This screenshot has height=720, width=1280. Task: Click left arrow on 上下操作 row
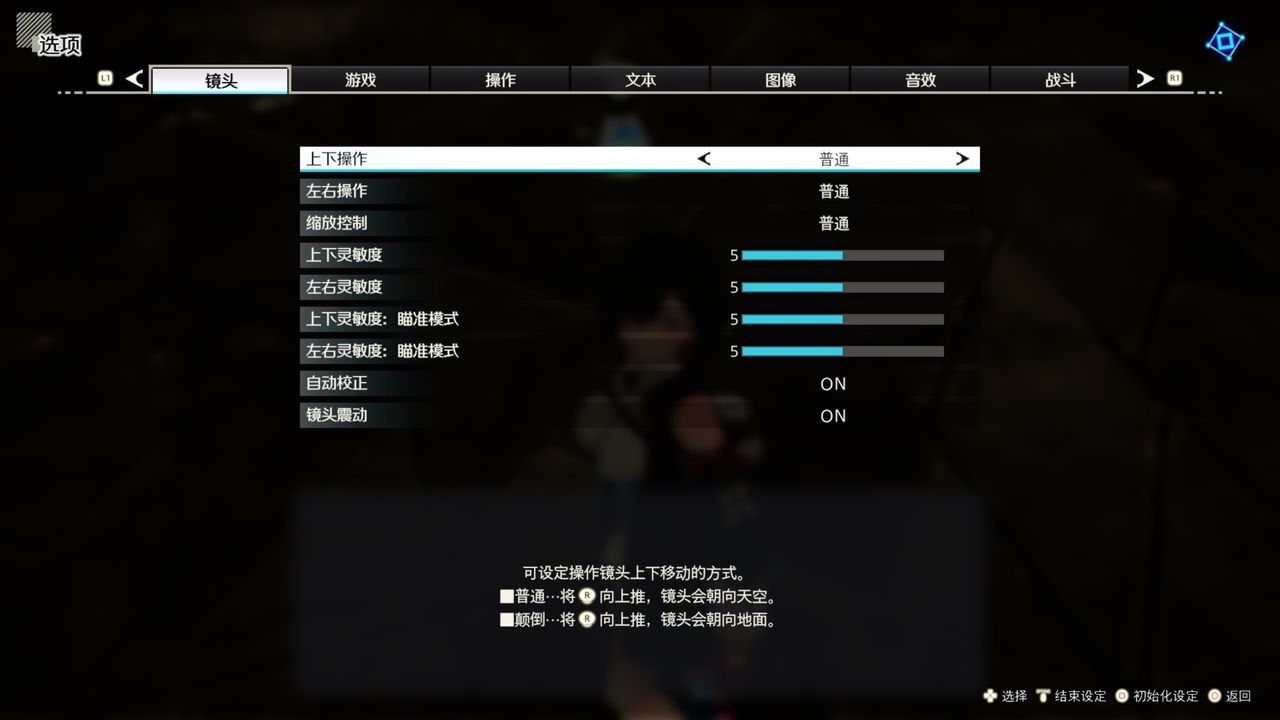click(x=703, y=158)
